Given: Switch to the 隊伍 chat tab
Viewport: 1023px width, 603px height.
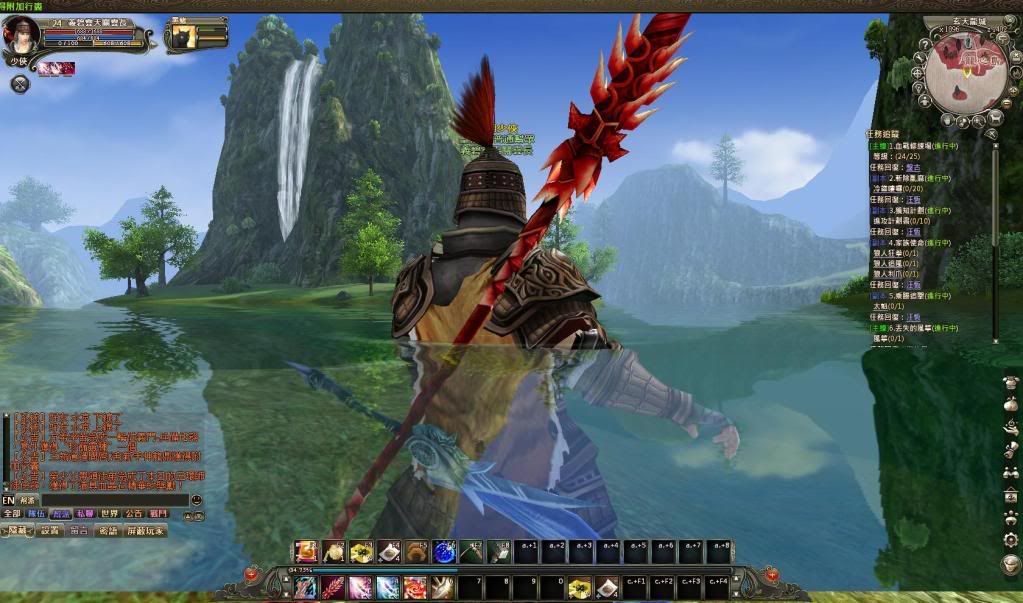Looking at the screenshot, I should 36,514.
